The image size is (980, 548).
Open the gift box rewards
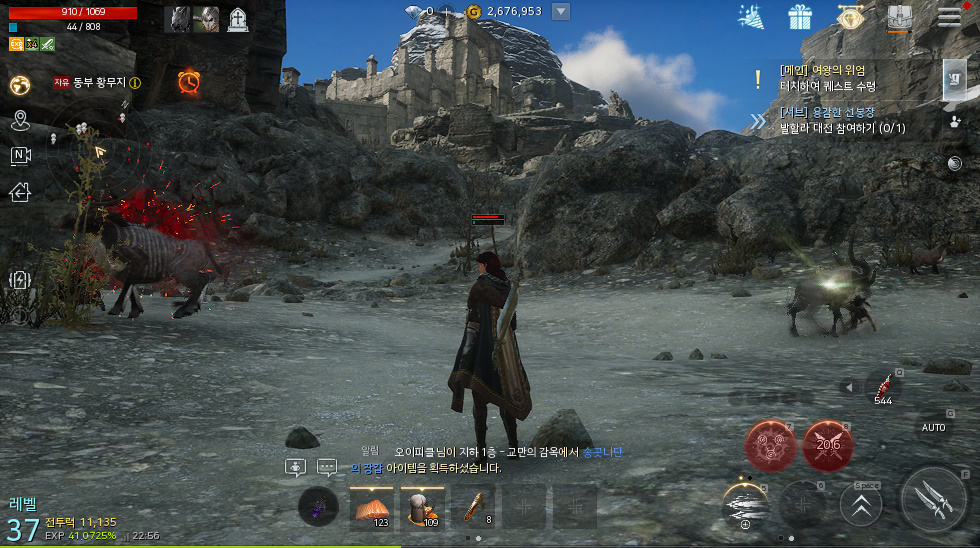click(800, 17)
